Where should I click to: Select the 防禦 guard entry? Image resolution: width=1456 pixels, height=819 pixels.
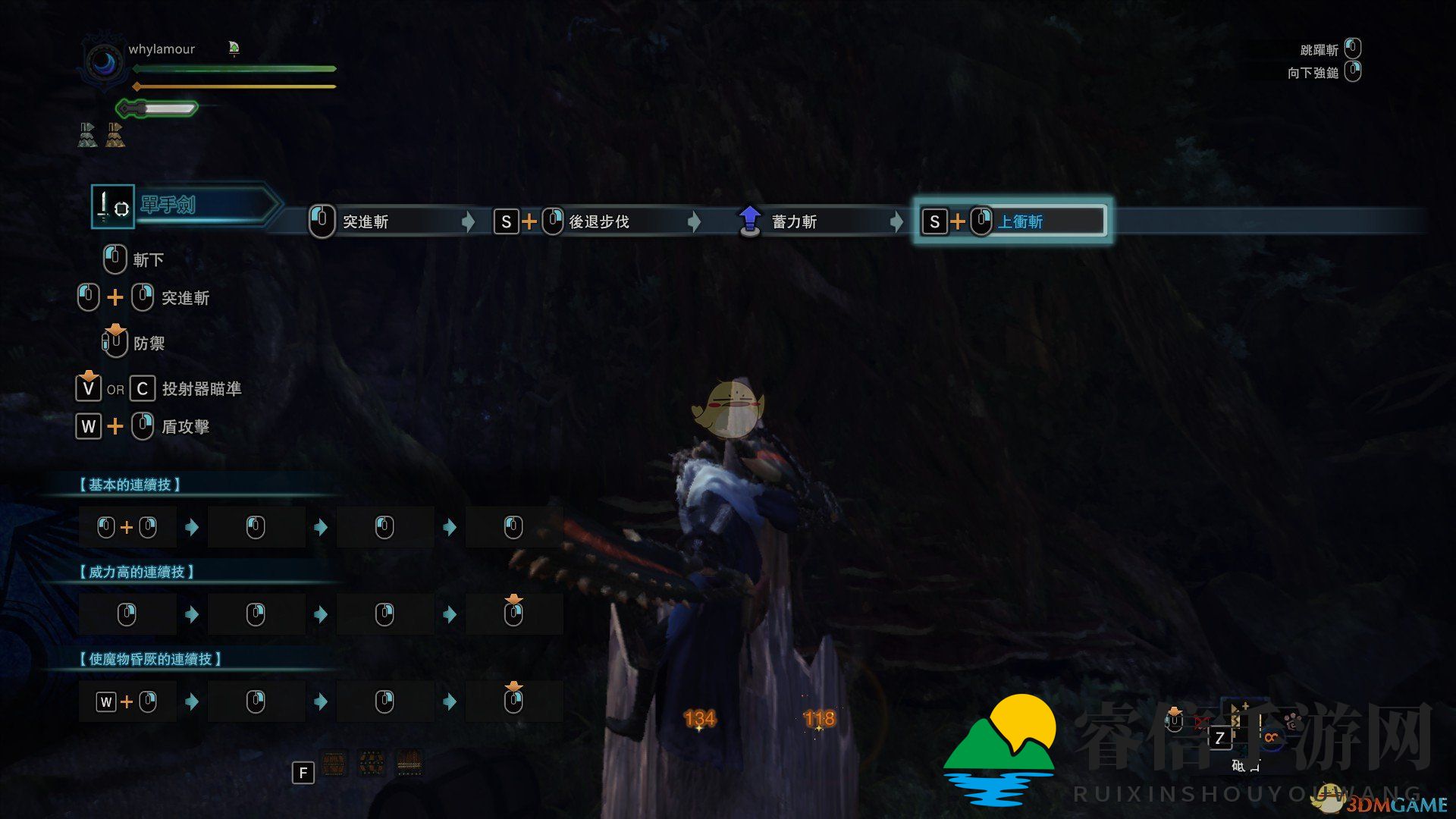click(149, 344)
